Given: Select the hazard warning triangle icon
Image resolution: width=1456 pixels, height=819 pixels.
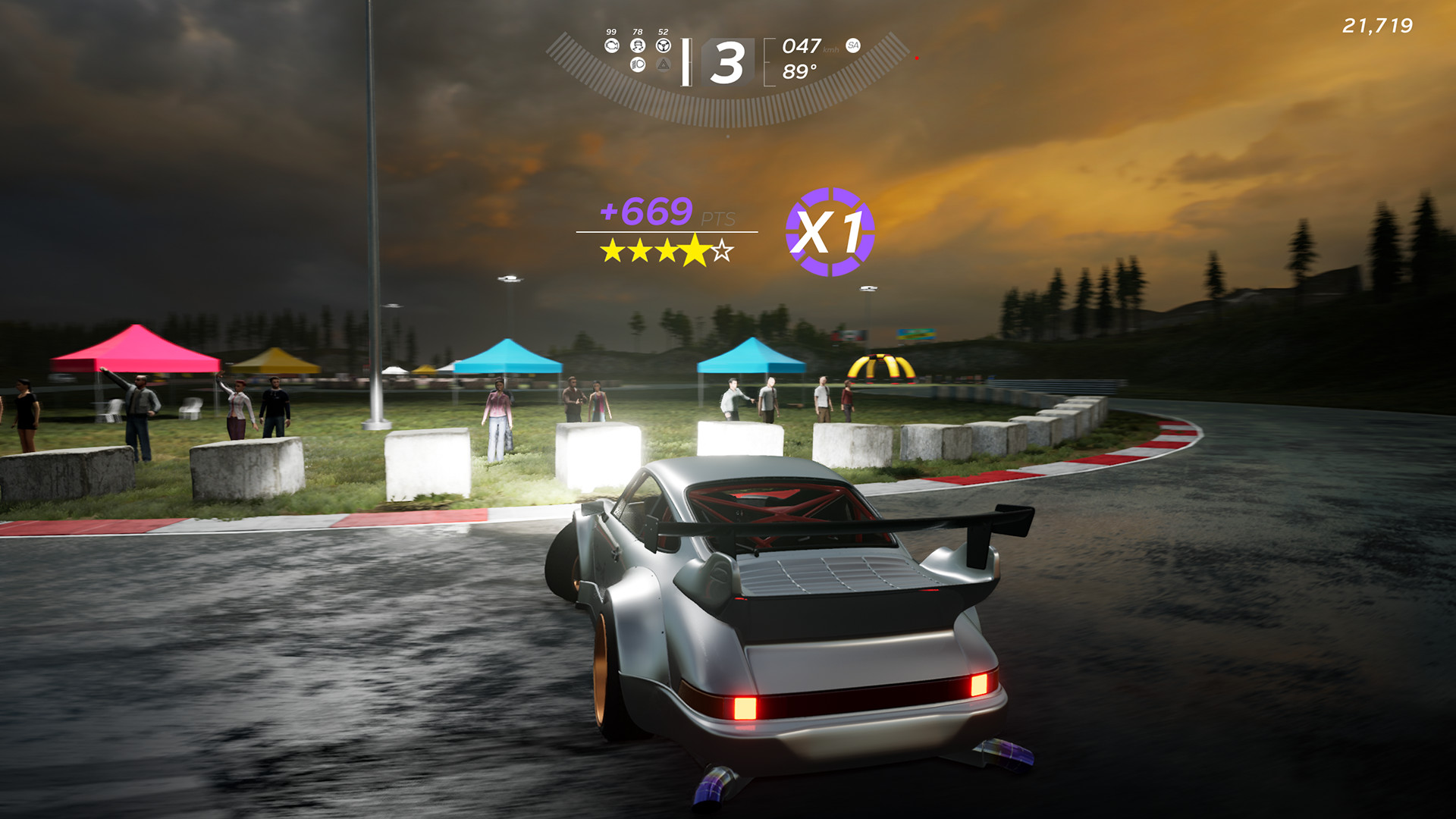Looking at the screenshot, I should pyautogui.click(x=663, y=64).
